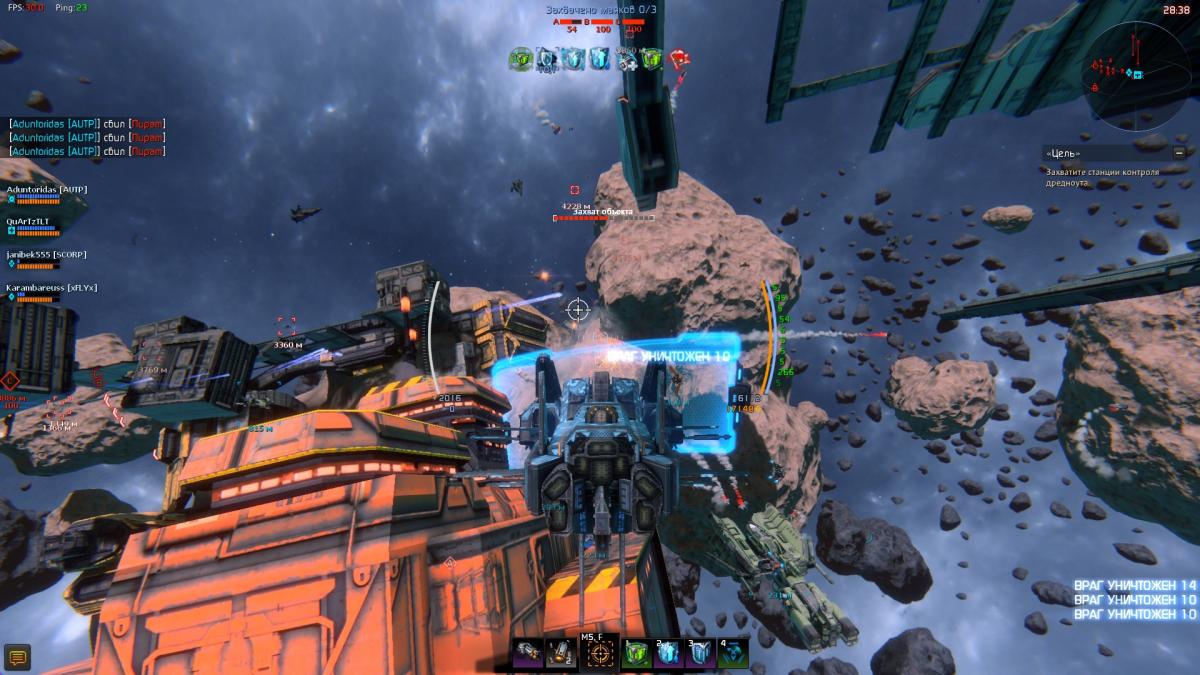Select teammate Aduntoridas [AUTP] in squad list

47,188
